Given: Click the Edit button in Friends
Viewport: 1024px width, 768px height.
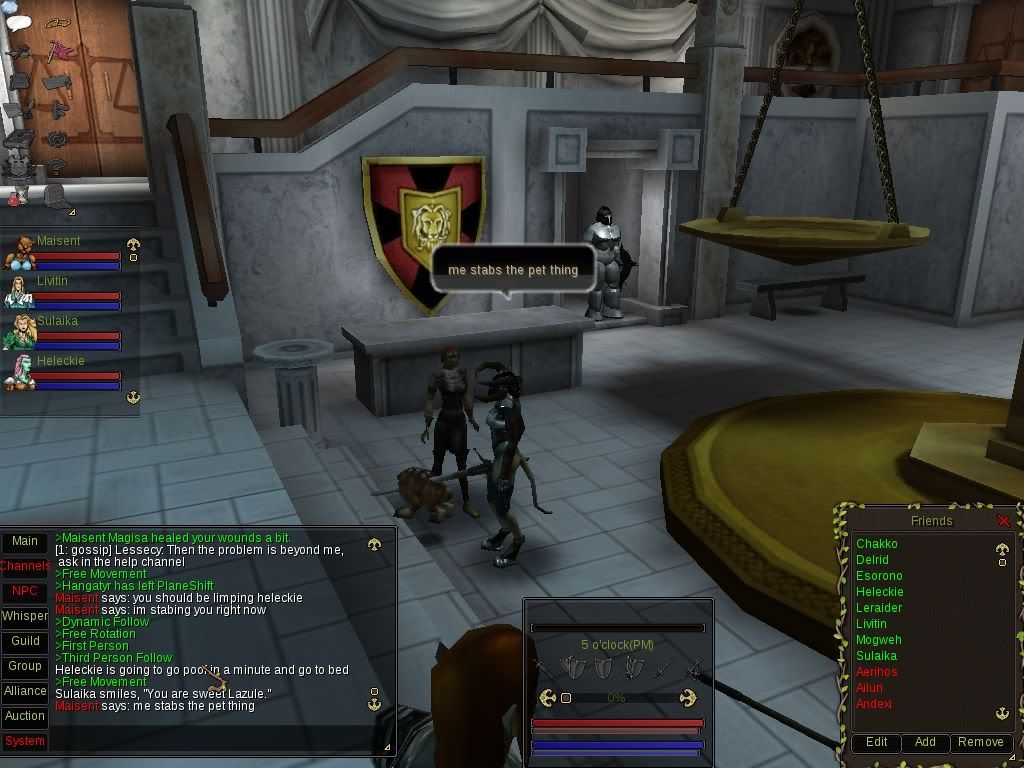Looking at the screenshot, I should pos(876,742).
